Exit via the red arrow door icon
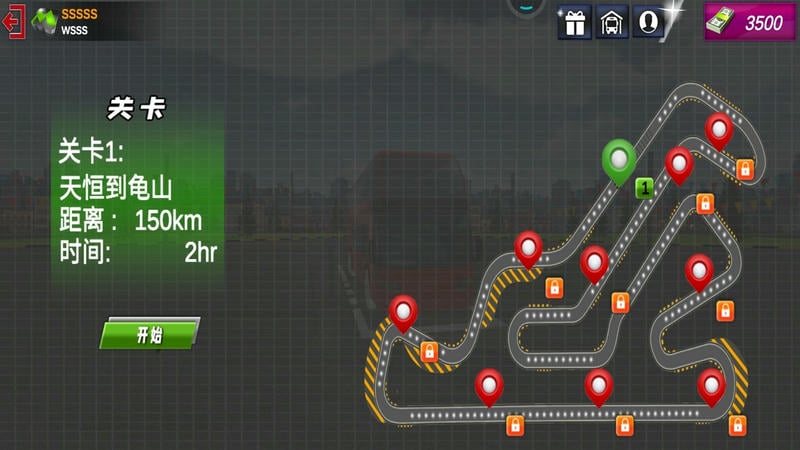 pos(14,24)
